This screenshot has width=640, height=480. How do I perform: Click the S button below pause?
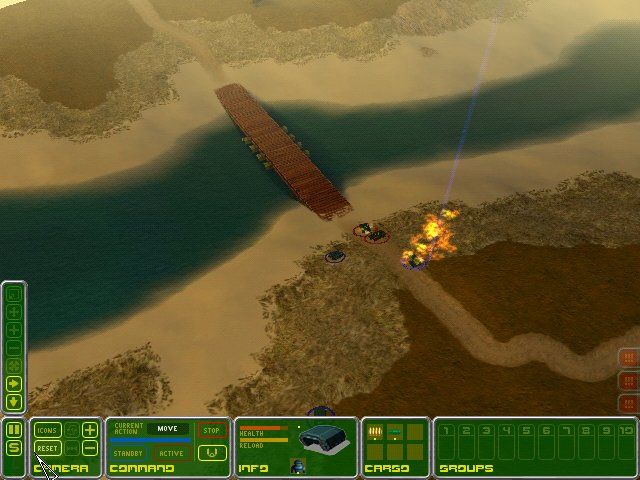[14, 448]
